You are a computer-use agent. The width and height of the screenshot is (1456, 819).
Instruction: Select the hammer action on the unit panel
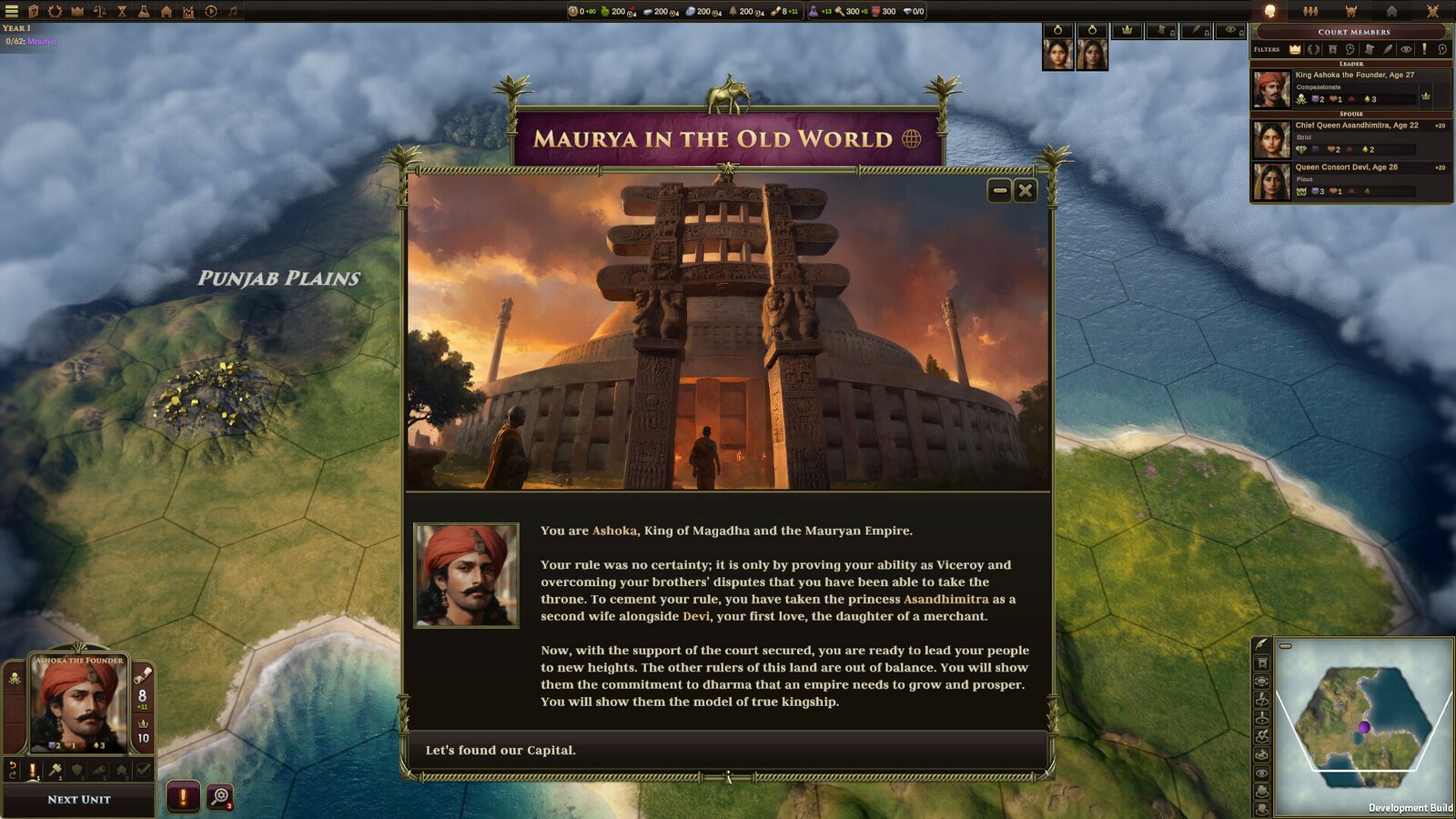pyautogui.click(x=56, y=769)
